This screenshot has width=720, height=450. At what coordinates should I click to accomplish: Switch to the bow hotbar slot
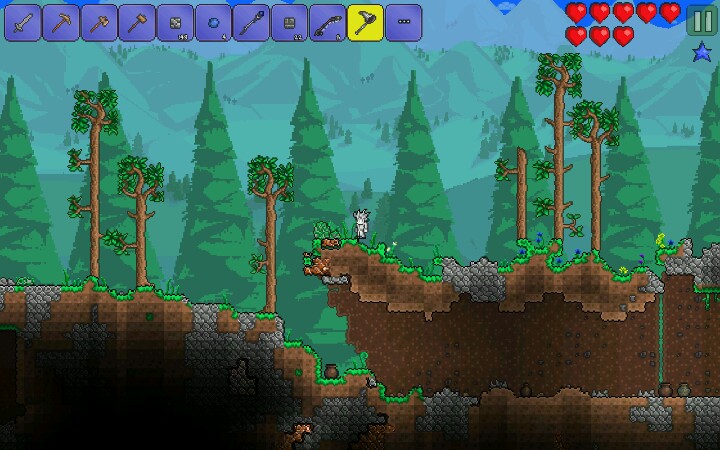(326, 21)
